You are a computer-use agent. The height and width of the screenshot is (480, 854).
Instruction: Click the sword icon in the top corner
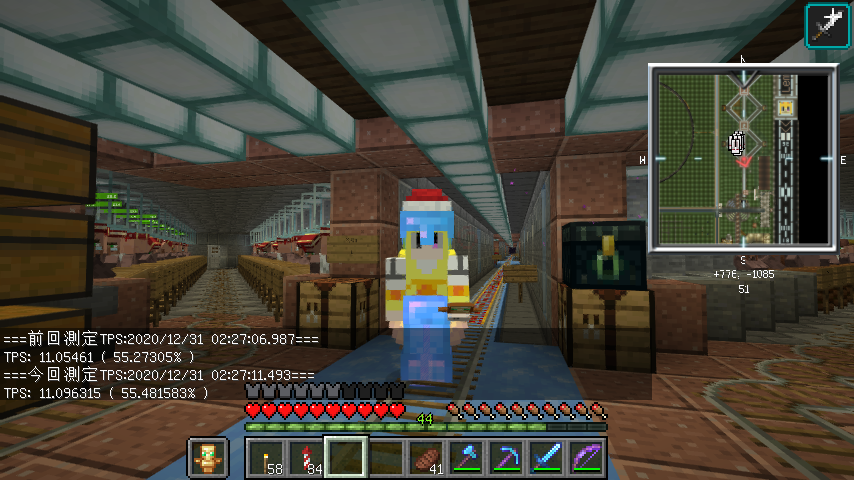pyautogui.click(x=826, y=24)
